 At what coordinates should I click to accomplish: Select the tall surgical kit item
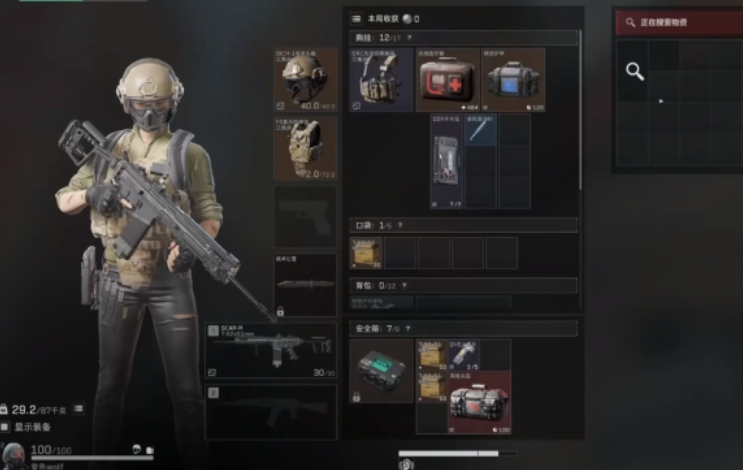(x=447, y=160)
